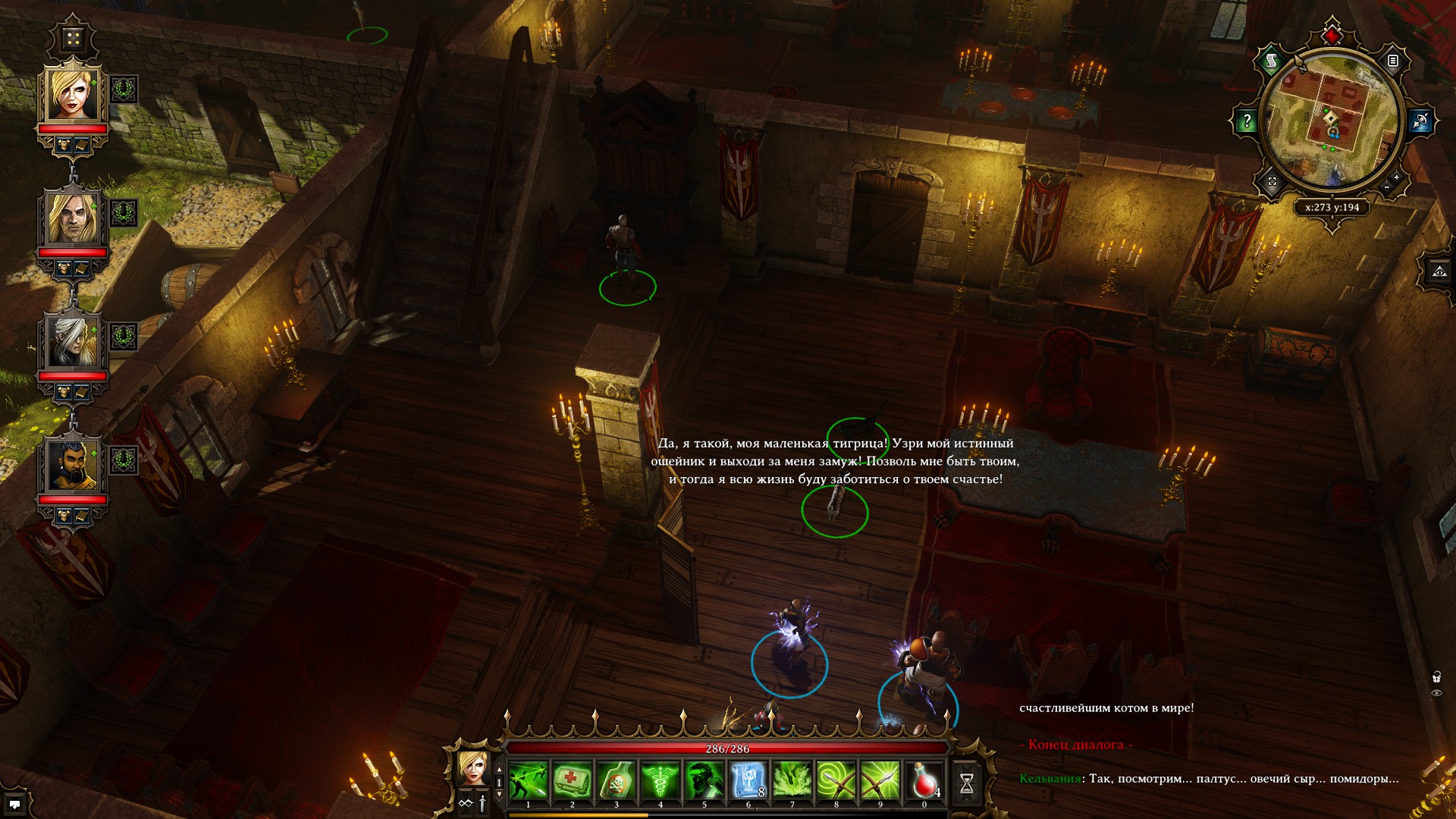1456x819 pixels.
Task: Toggle party group formation icon above portraits
Action: click(72, 36)
